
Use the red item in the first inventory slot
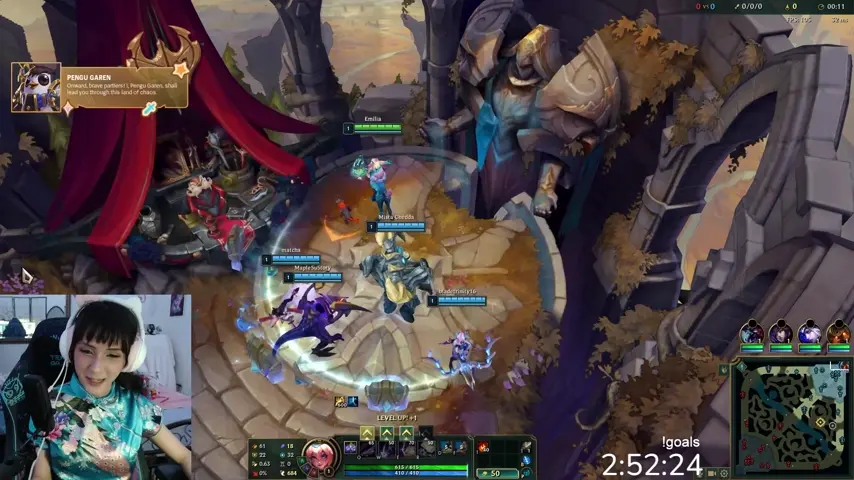[x=484, y=448]
